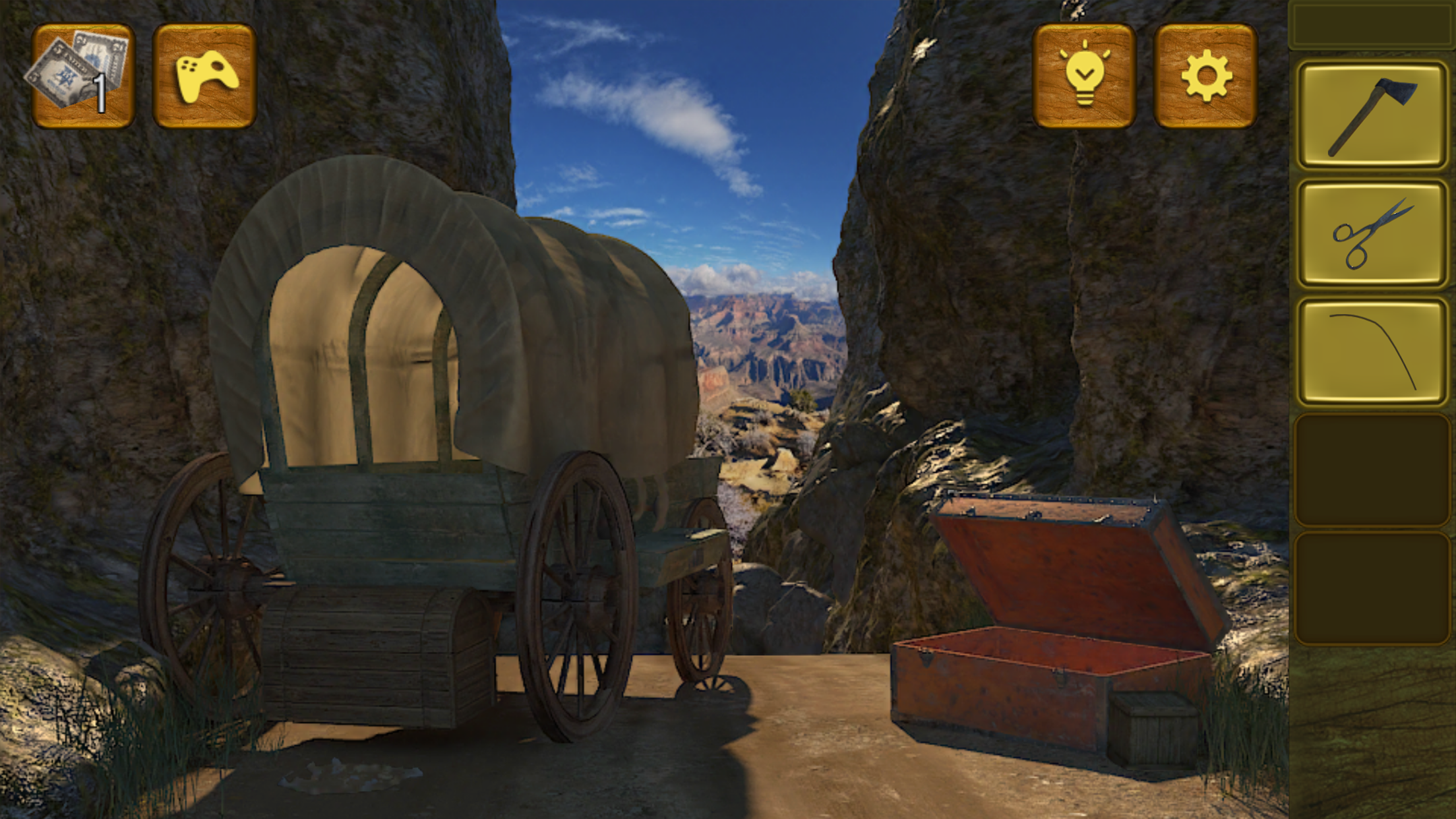Click the yellow gamepad button
Screen dimensions: 1456x819
(x=204, y=76)
